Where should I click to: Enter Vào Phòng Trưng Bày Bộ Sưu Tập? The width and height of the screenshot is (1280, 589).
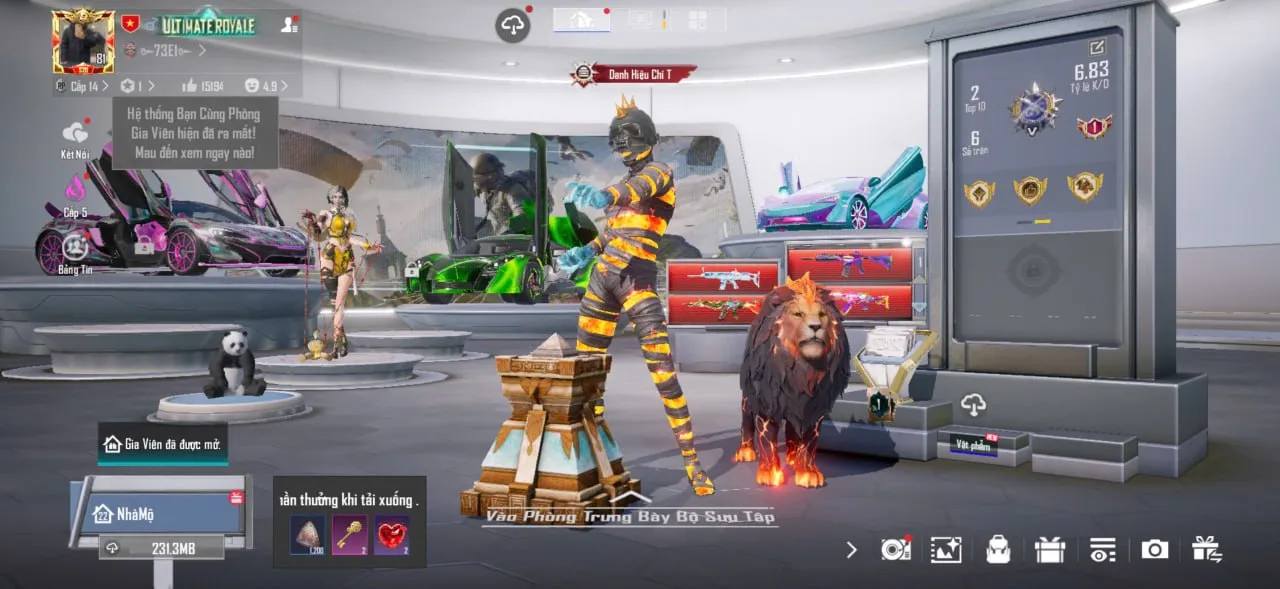point(630,516)
